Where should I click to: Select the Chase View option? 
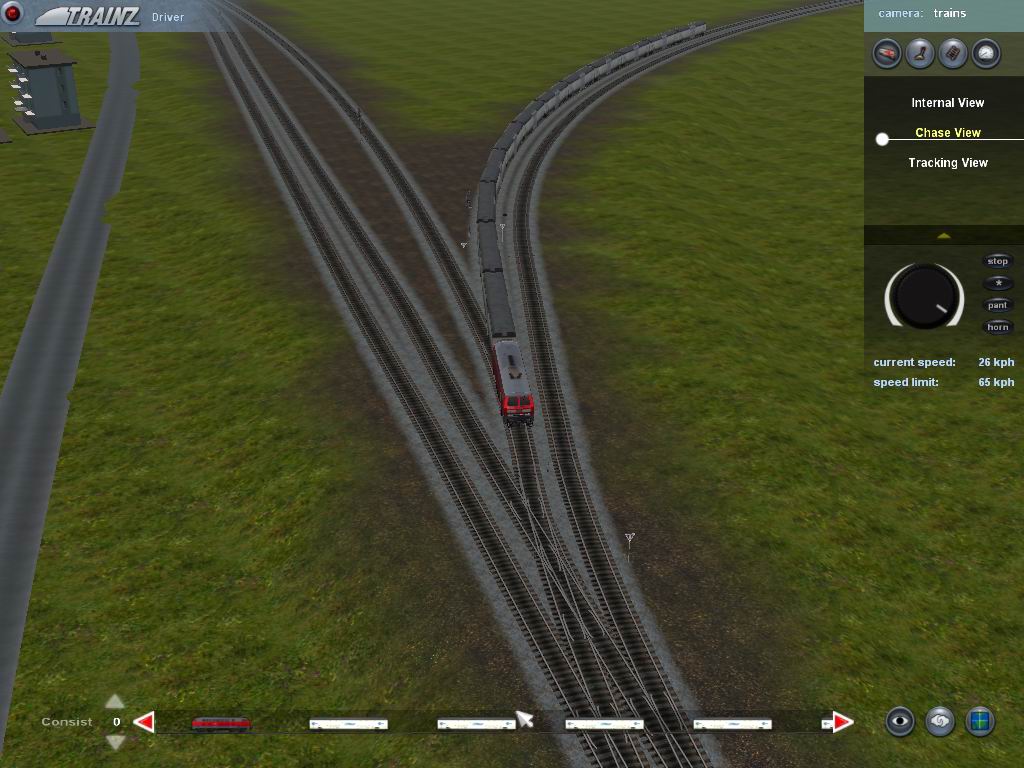click(x=947, y=133)
